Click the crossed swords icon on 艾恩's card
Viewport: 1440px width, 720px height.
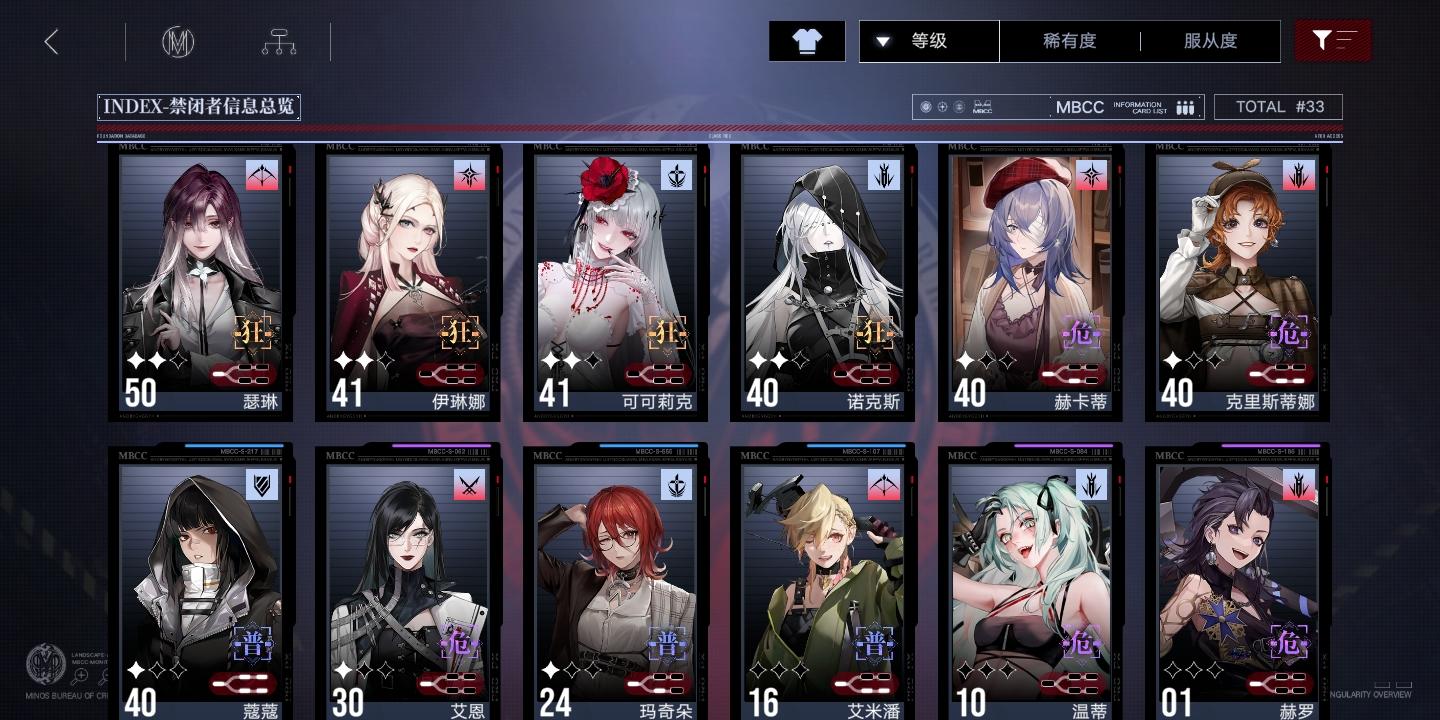[x=469, y=485]
